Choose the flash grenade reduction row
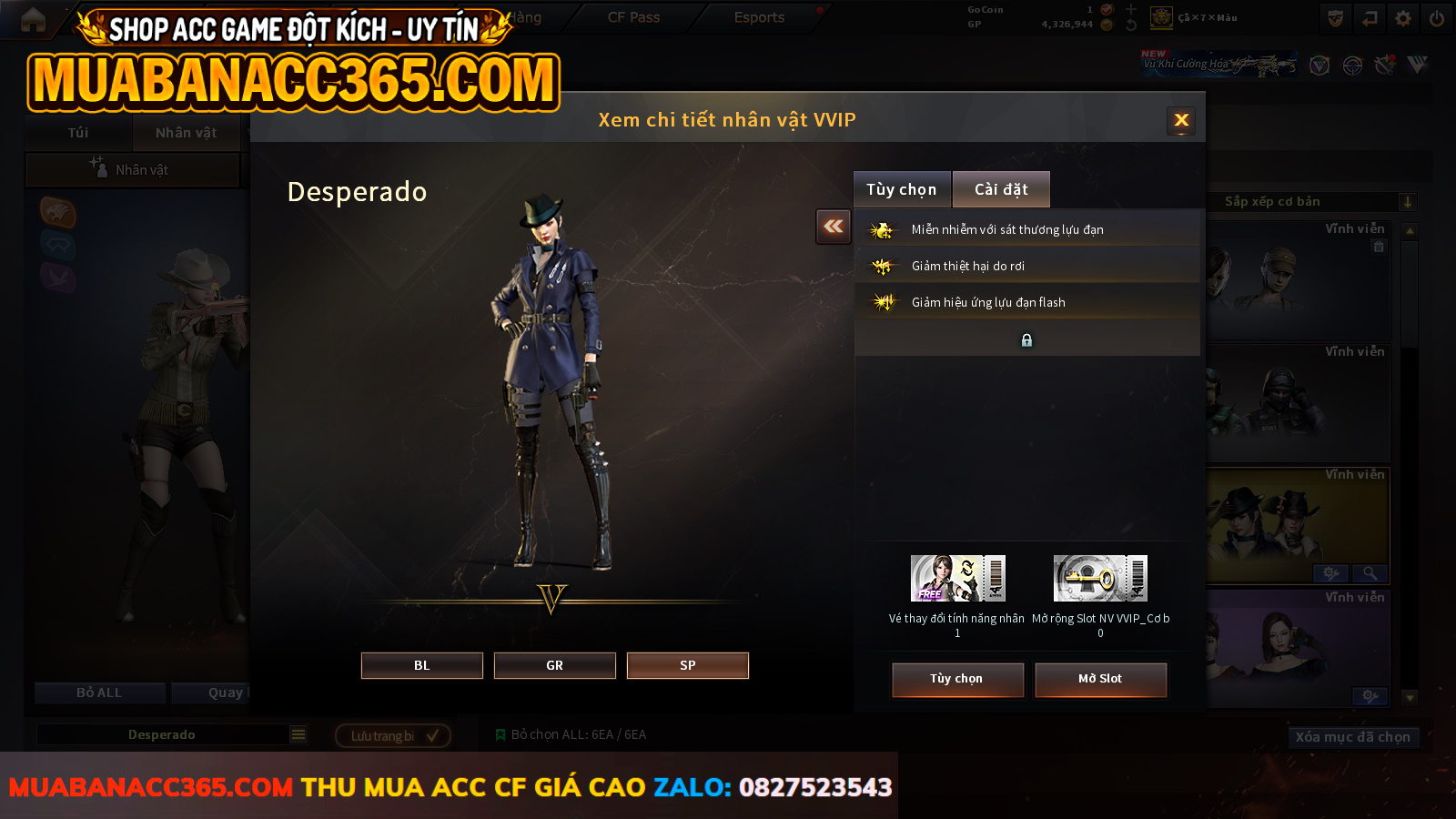The width and height of the screenshot is (1456, 819). click(1026, 302)
